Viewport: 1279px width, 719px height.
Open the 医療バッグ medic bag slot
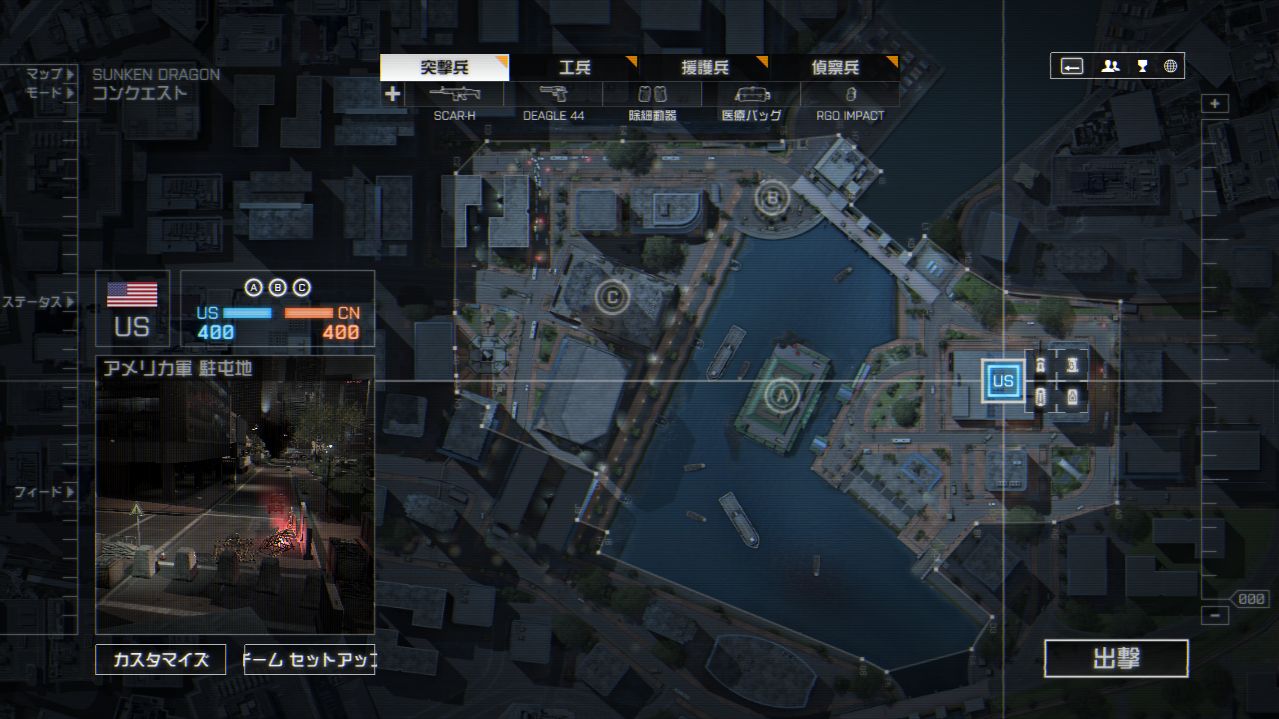[751, 95]
